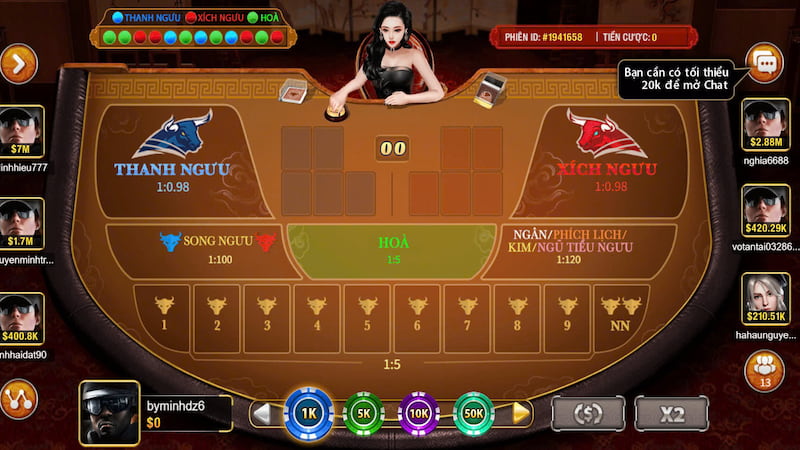This screenshot has width=800, height=450.
Task: Open the spectator list showing 13
Action: click(765, 370)
